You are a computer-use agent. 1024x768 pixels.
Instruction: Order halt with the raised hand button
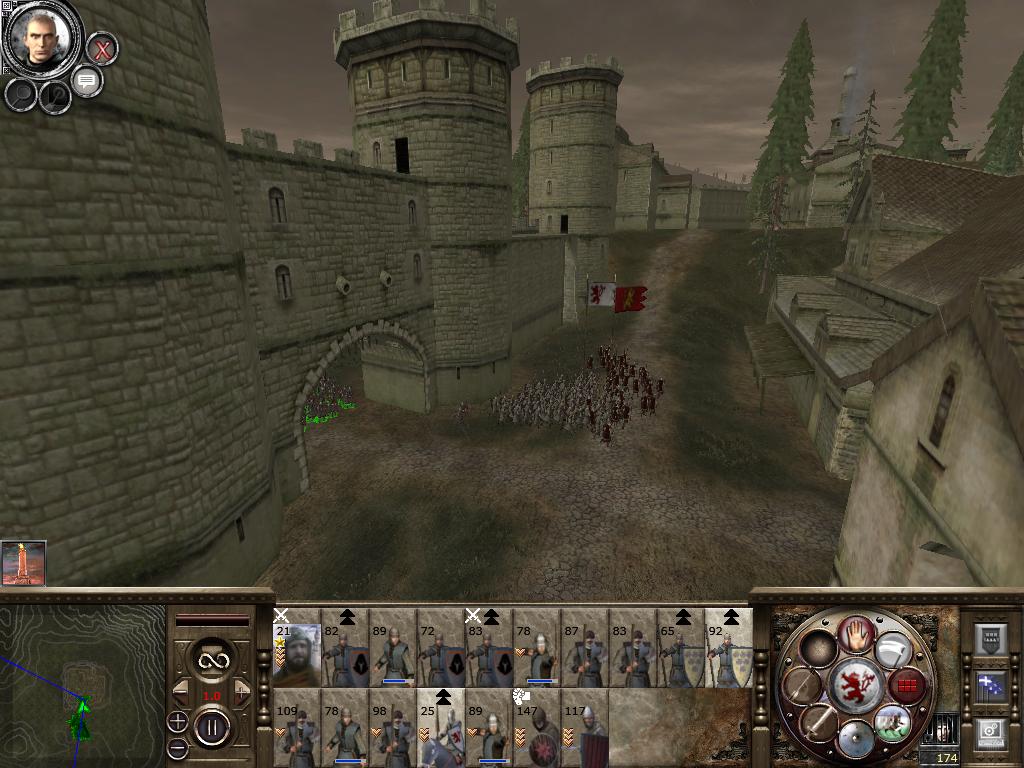point(856,632)
